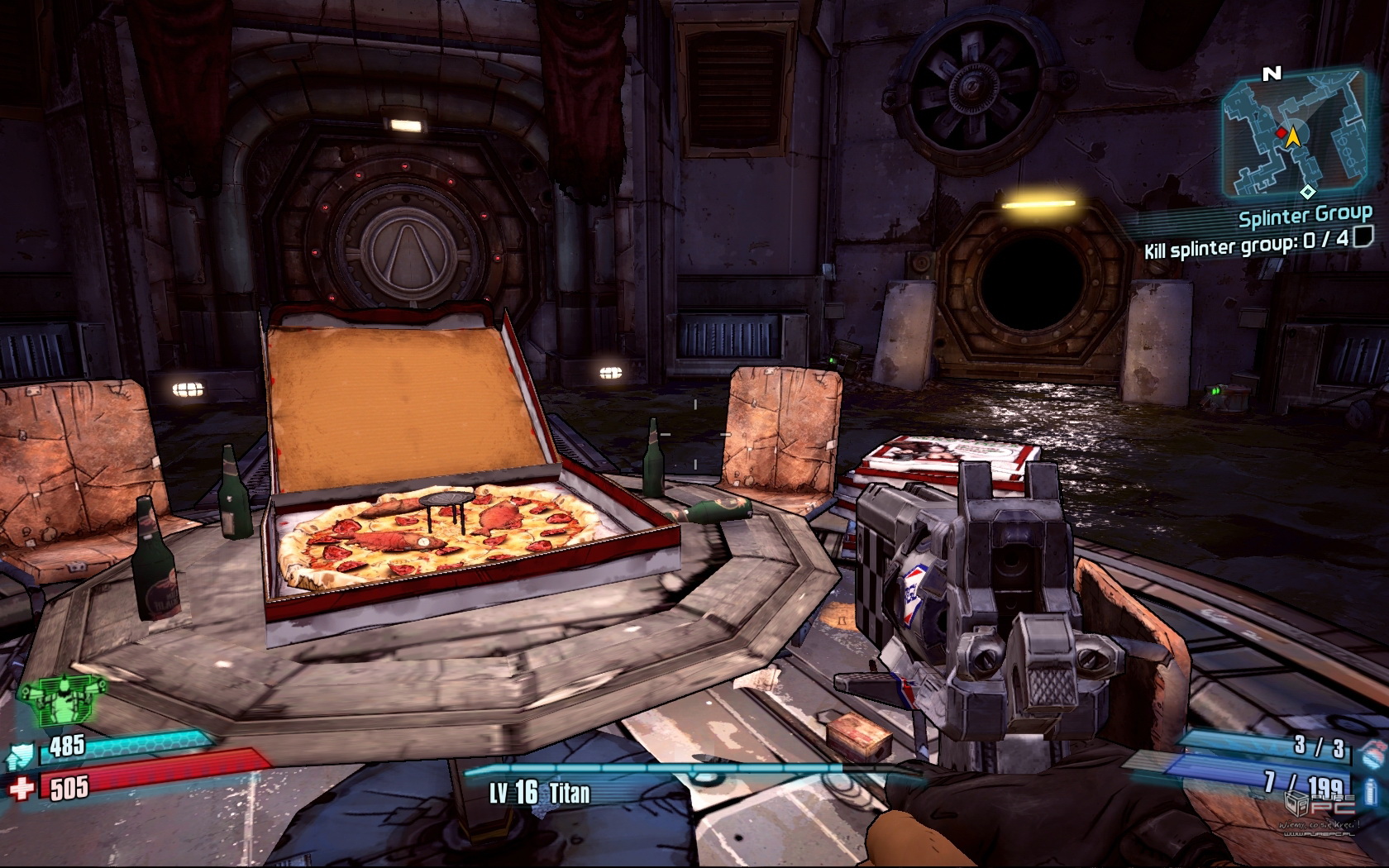Viewport: 1389px width, 868px height.
Task: Click the shield icon beside 485
Action: [24, 752]
